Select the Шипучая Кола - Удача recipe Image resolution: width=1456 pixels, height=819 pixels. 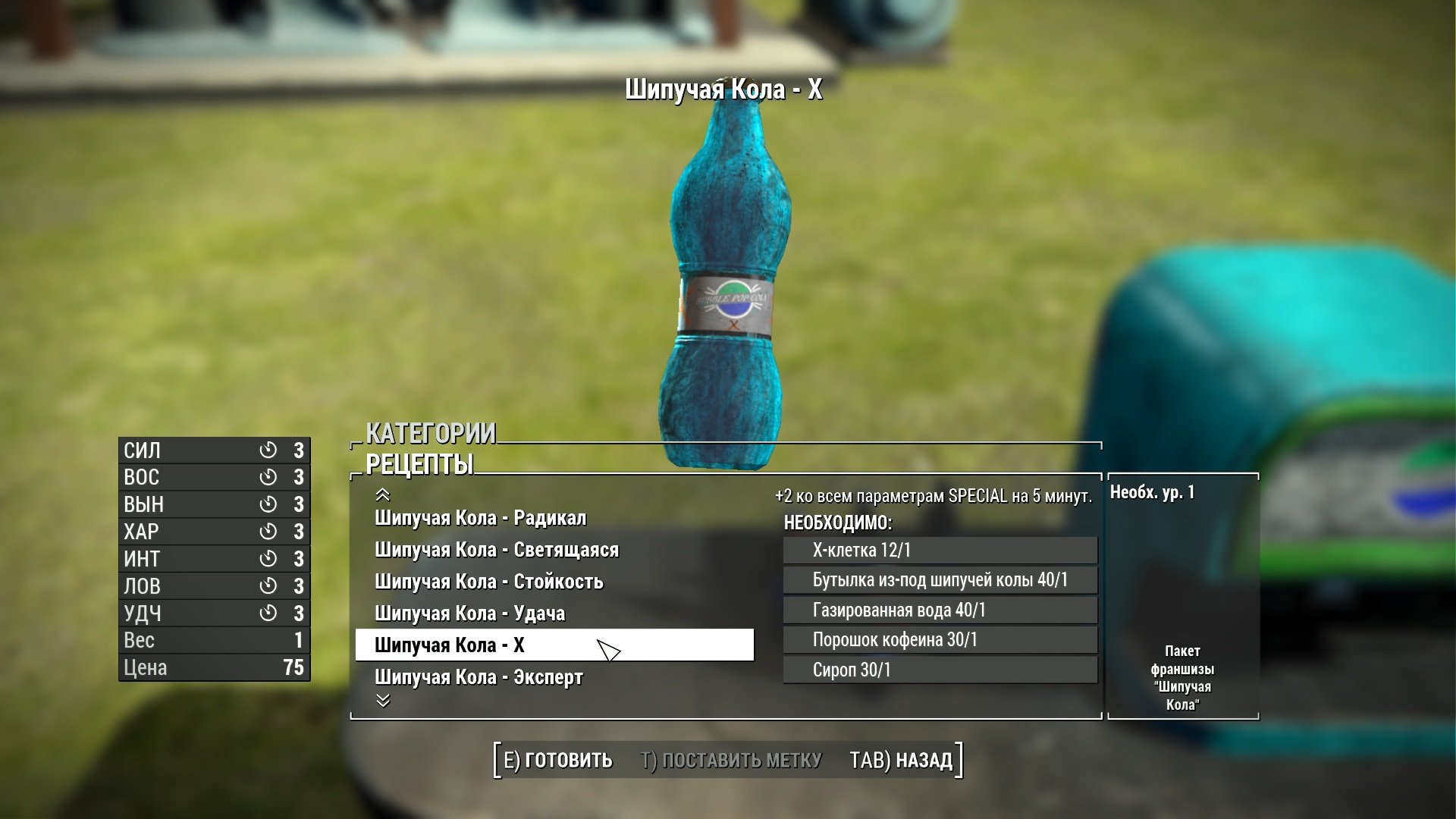[x=469, y=613]
